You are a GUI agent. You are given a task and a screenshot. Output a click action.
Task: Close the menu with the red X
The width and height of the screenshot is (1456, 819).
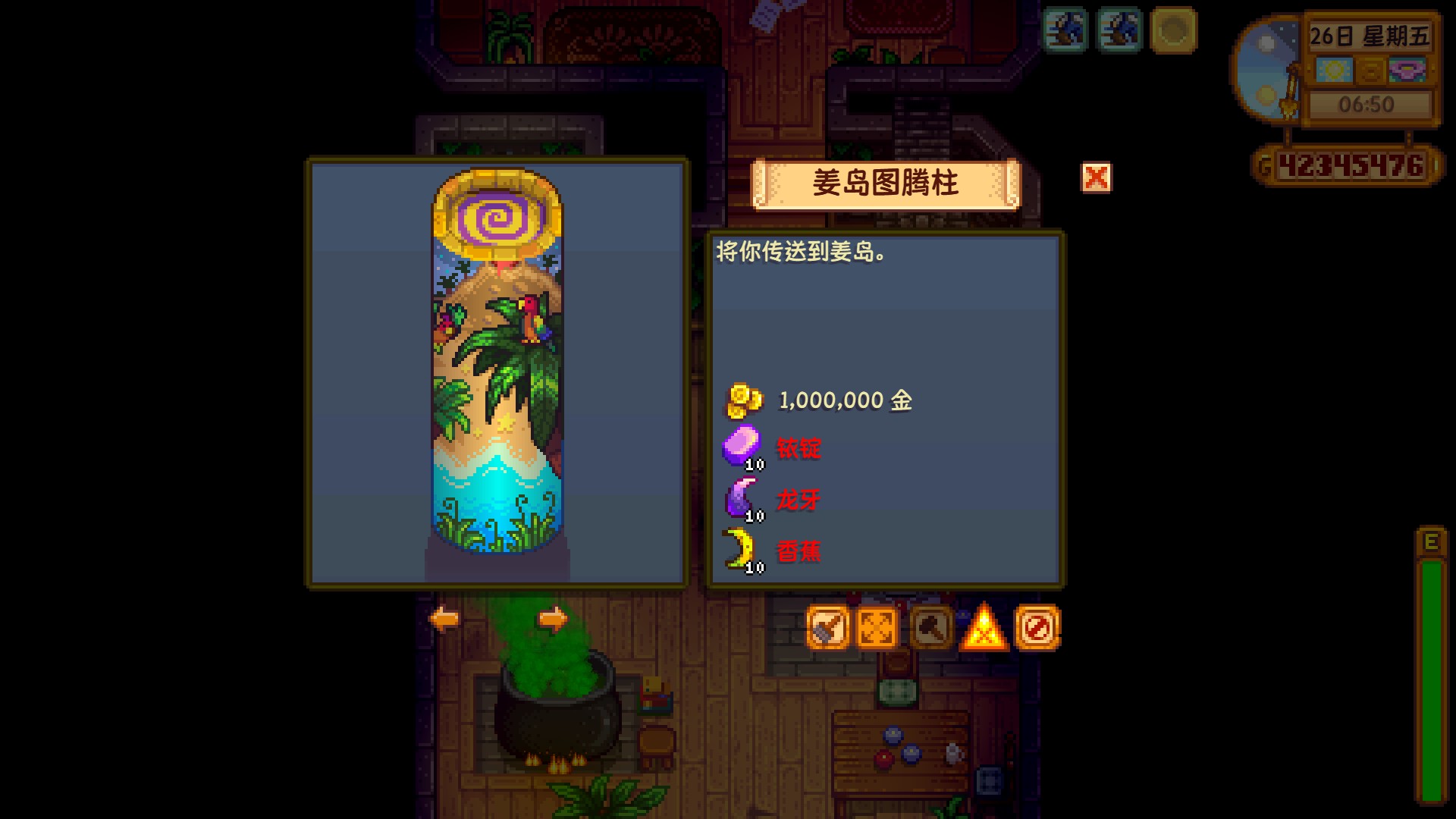click(1095, 179)
